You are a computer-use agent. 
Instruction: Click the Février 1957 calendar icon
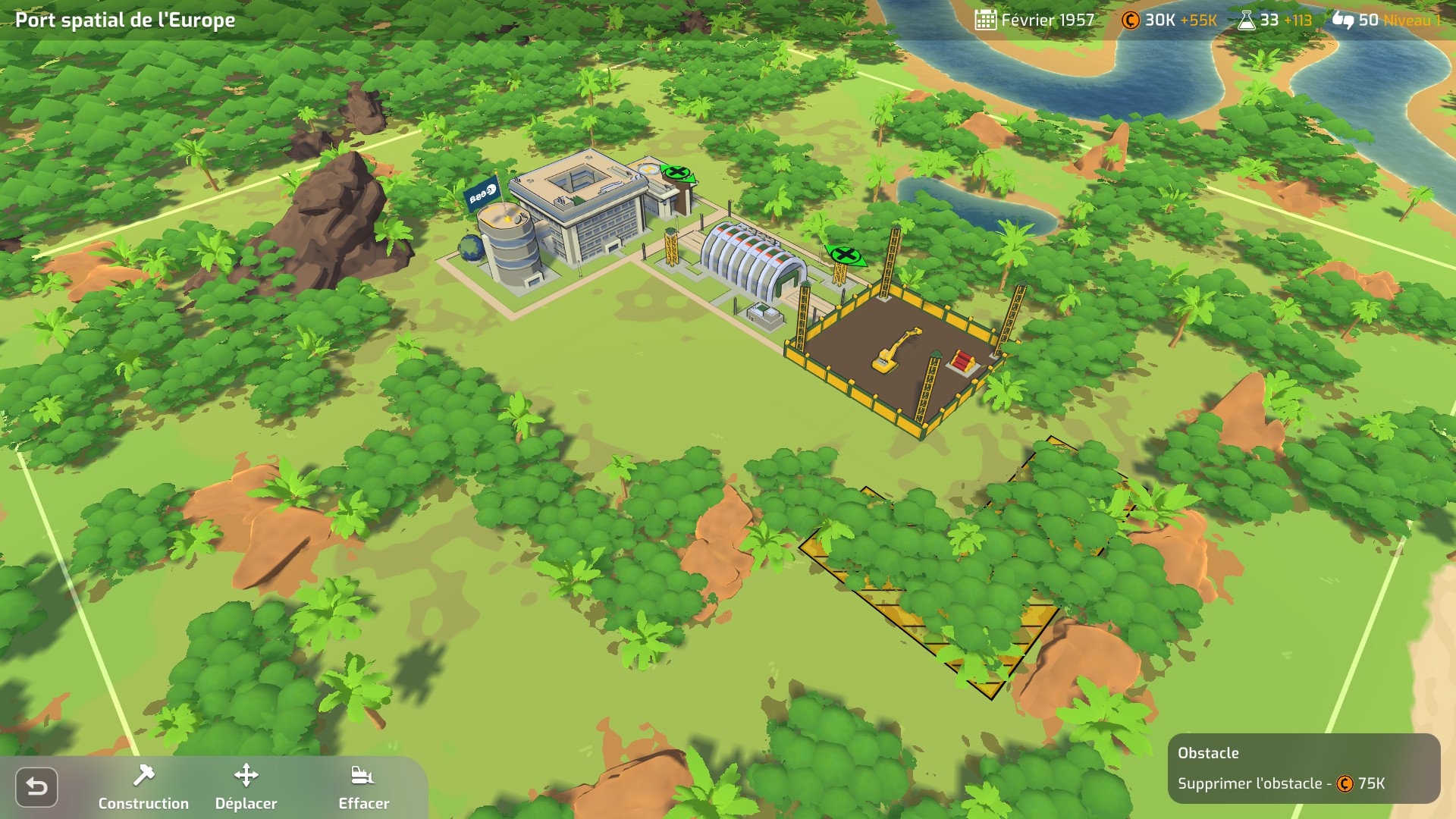985,20
